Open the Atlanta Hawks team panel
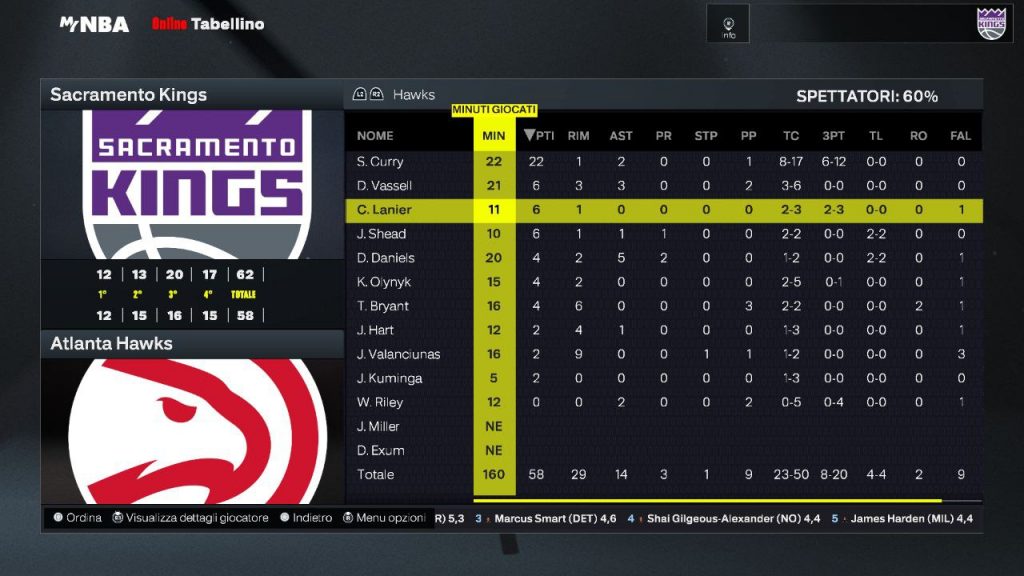The image size is (1024, 576). (191, 344)
